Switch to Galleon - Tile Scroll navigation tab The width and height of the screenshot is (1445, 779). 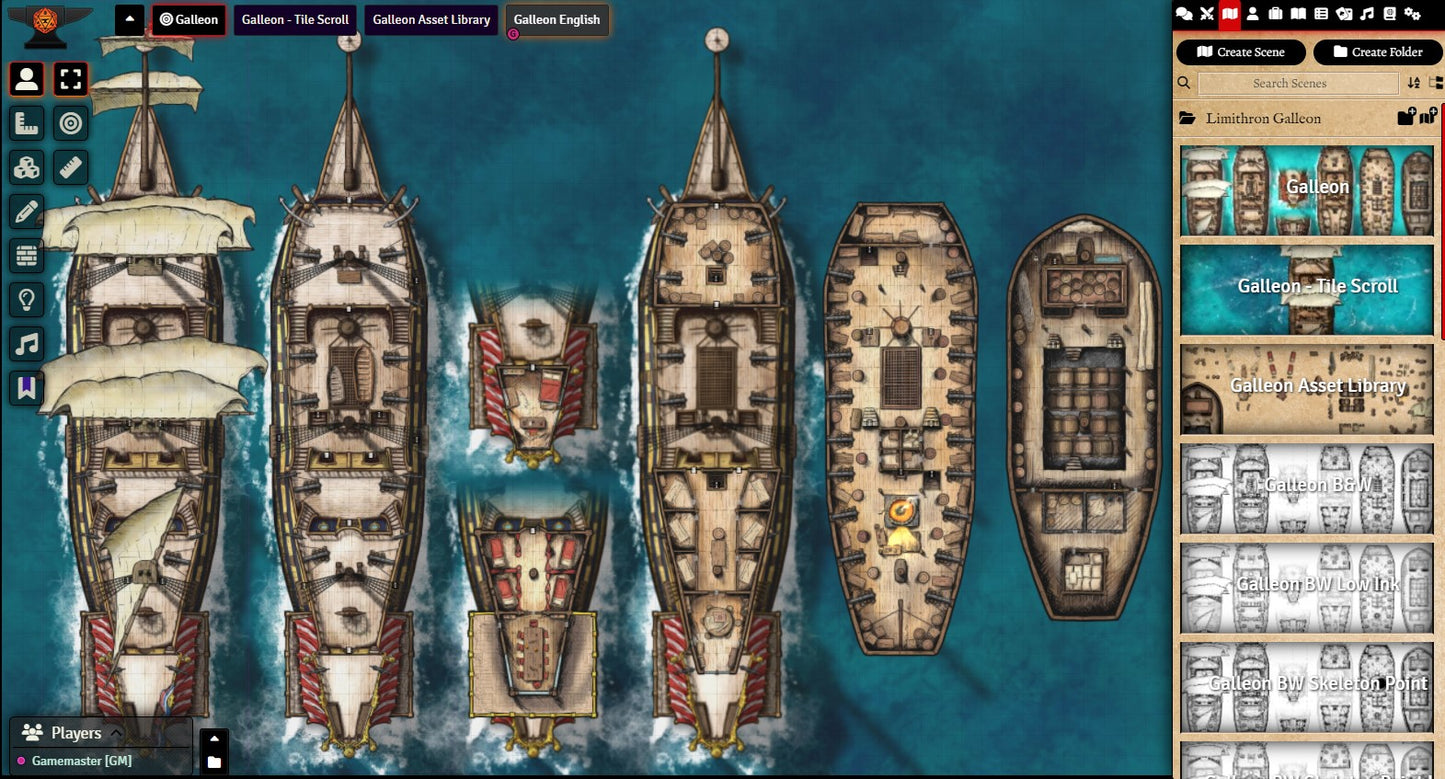pyautogui.click(x=295, y=20)
